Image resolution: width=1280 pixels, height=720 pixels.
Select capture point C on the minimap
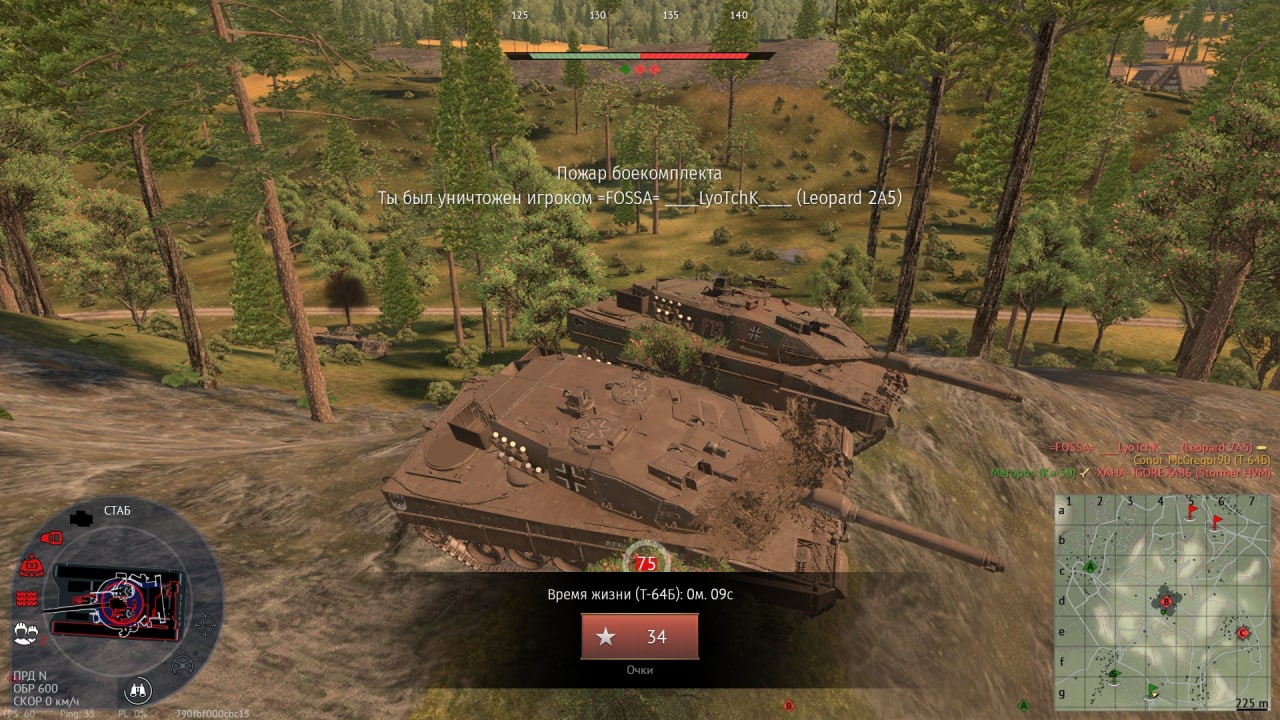pyautogui.click(x=1243, y=632)
